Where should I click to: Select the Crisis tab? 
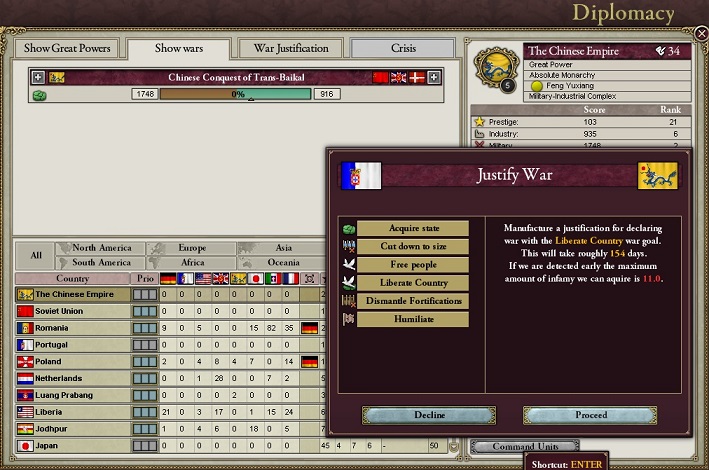tap(402, 48)
